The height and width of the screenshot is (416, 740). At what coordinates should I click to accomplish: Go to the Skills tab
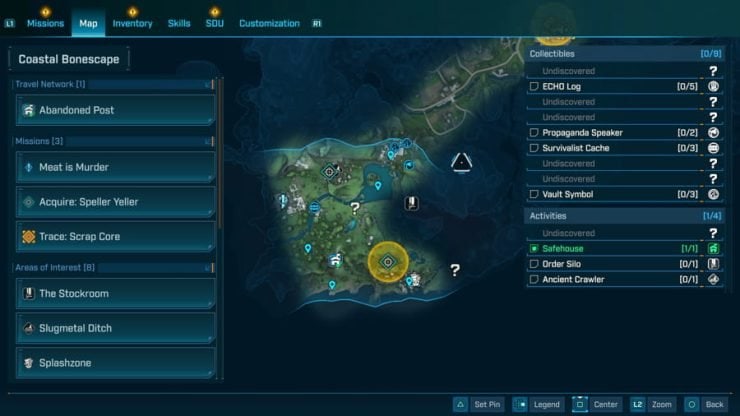[179, 23]
